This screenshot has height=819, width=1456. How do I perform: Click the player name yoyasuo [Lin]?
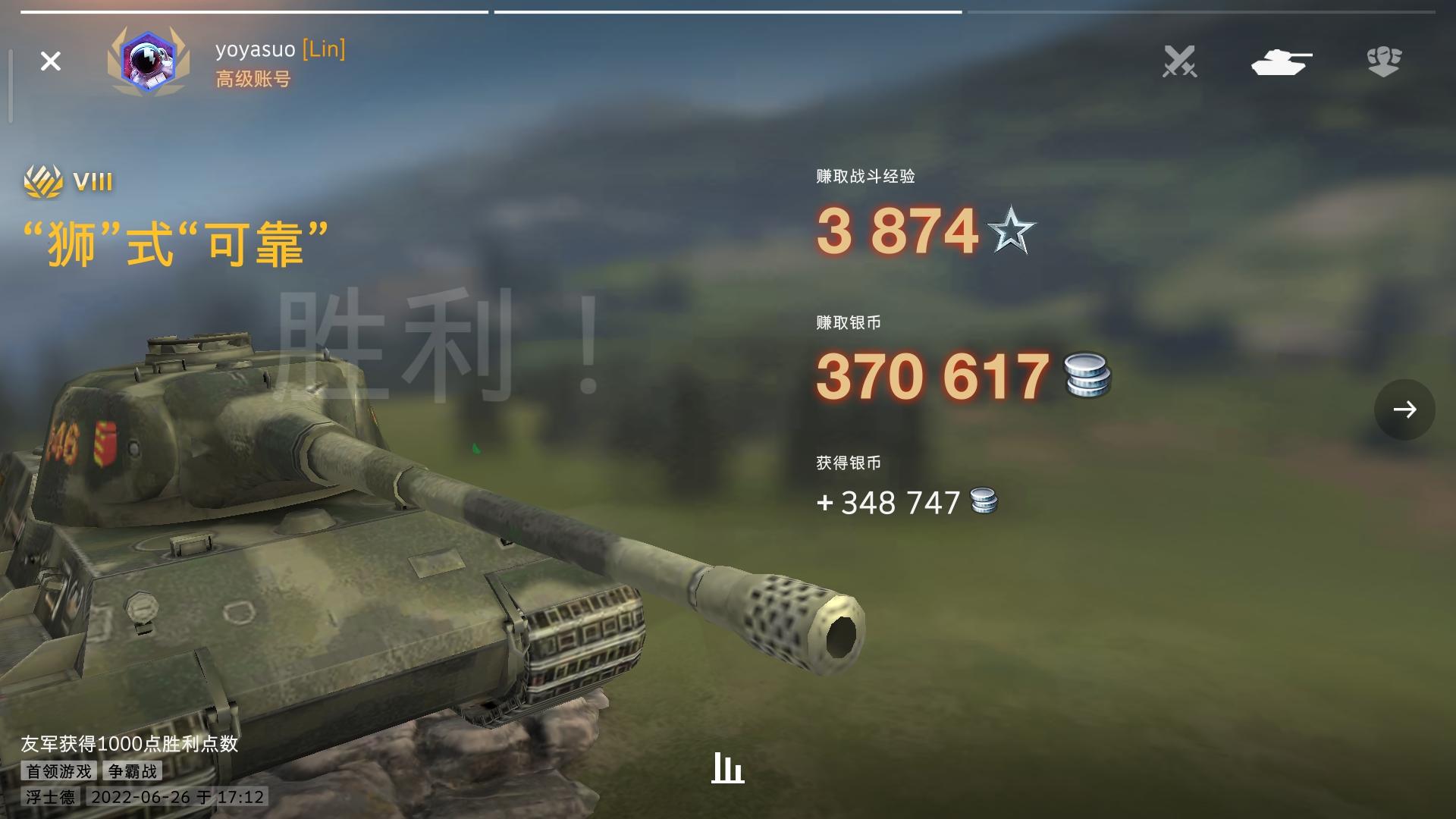click(279, 50)
